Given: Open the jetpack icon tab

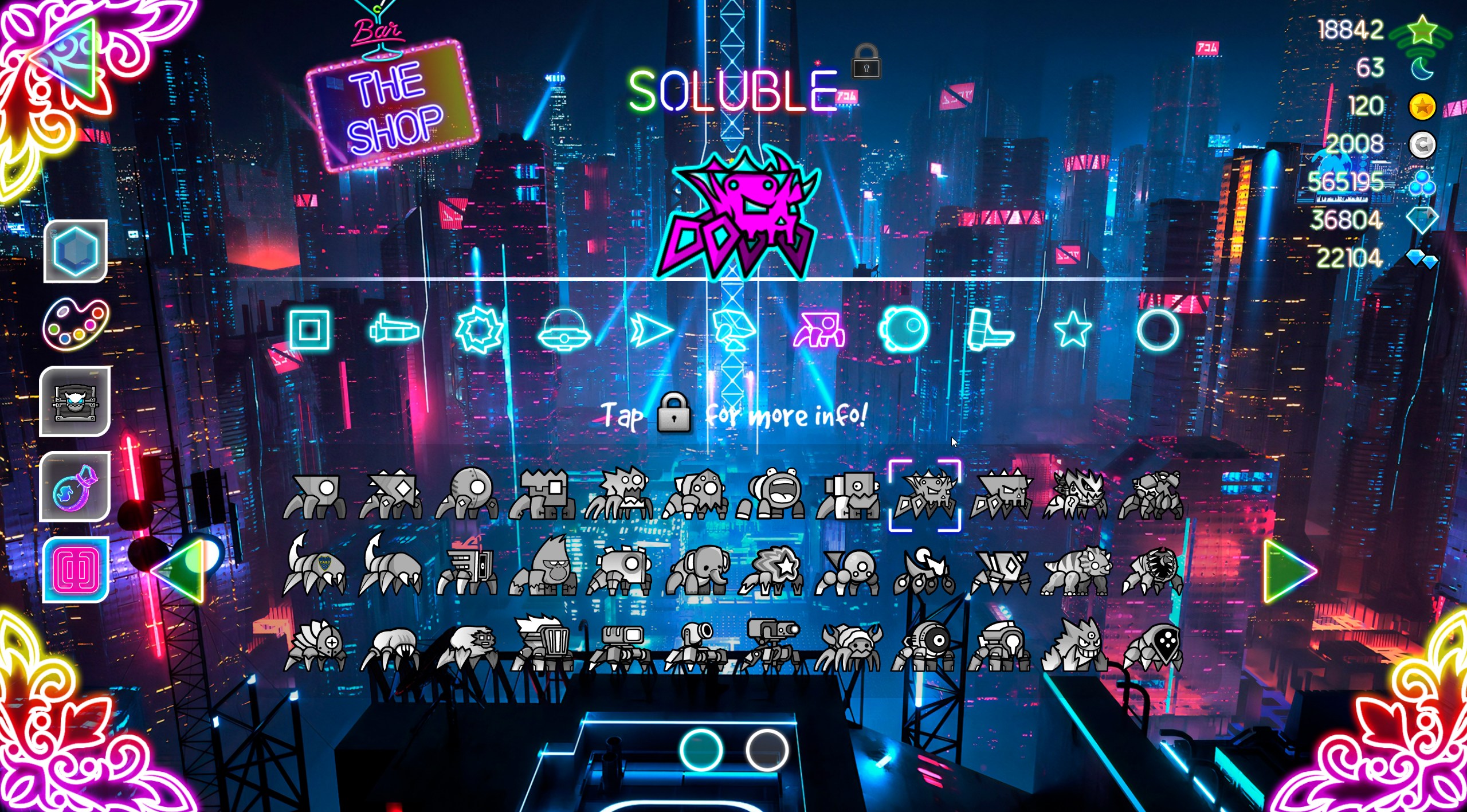Looking at the screenshot, I should (x=989, y=329).
